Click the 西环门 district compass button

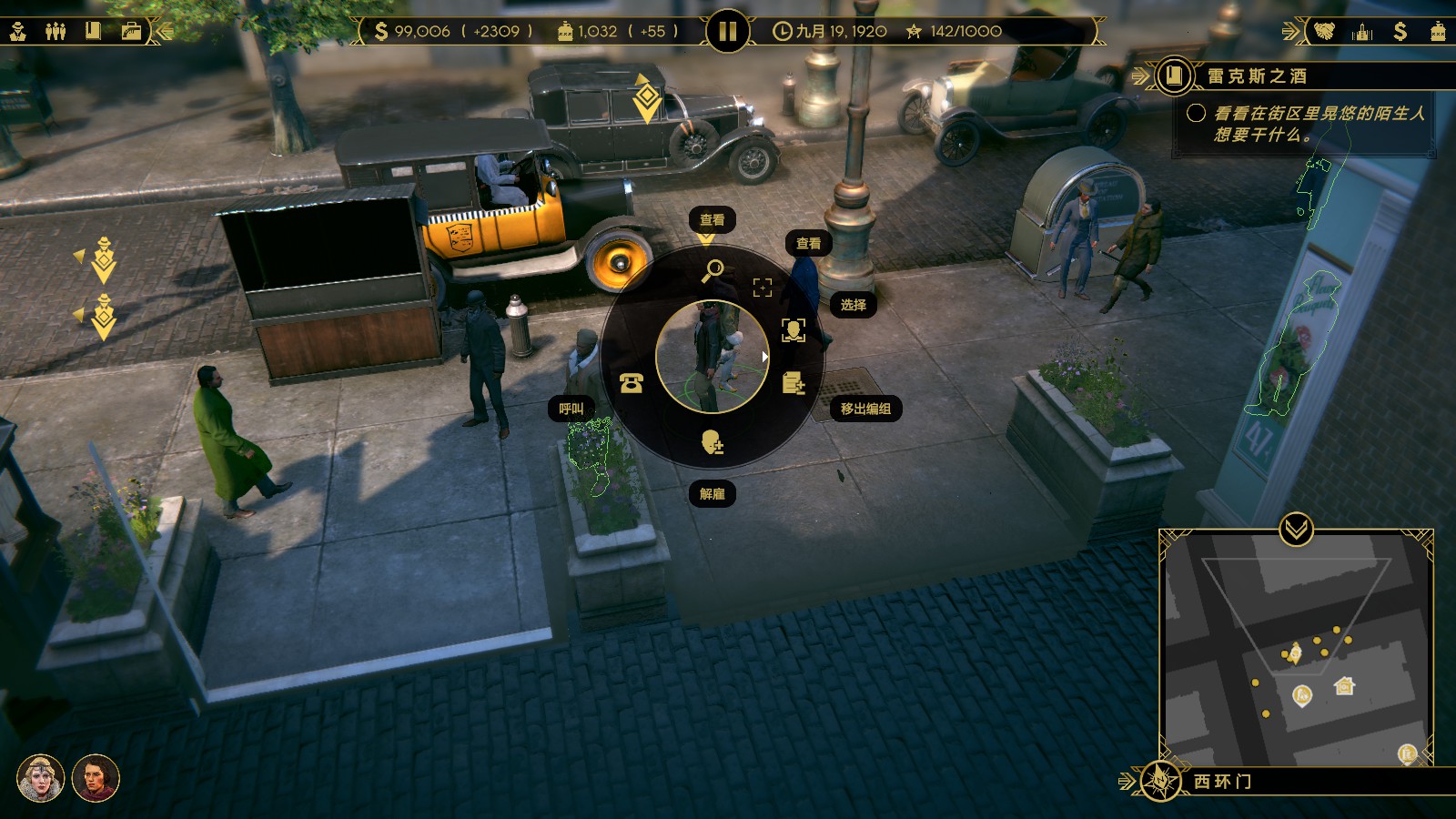1160,781
